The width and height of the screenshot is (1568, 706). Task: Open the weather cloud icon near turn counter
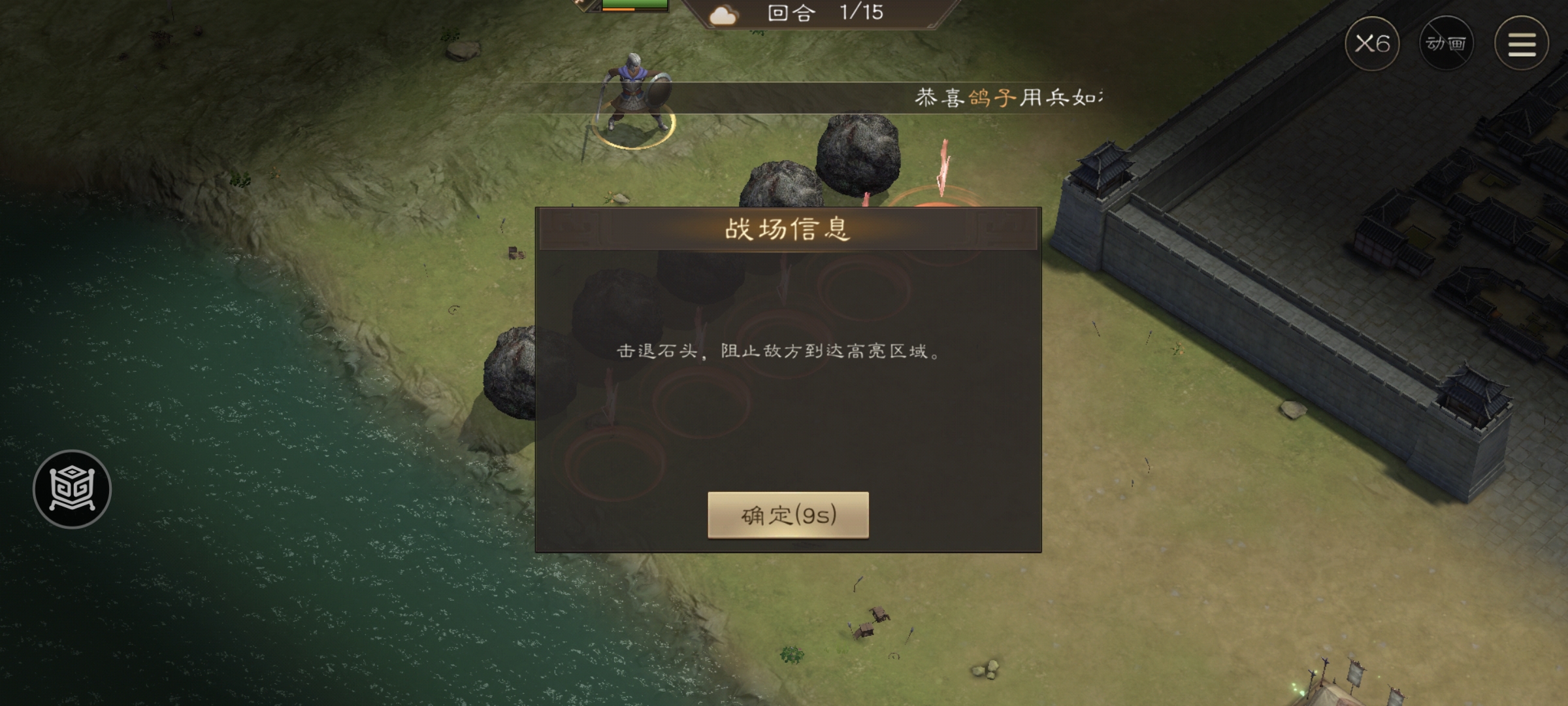click(x=723, y=15)
